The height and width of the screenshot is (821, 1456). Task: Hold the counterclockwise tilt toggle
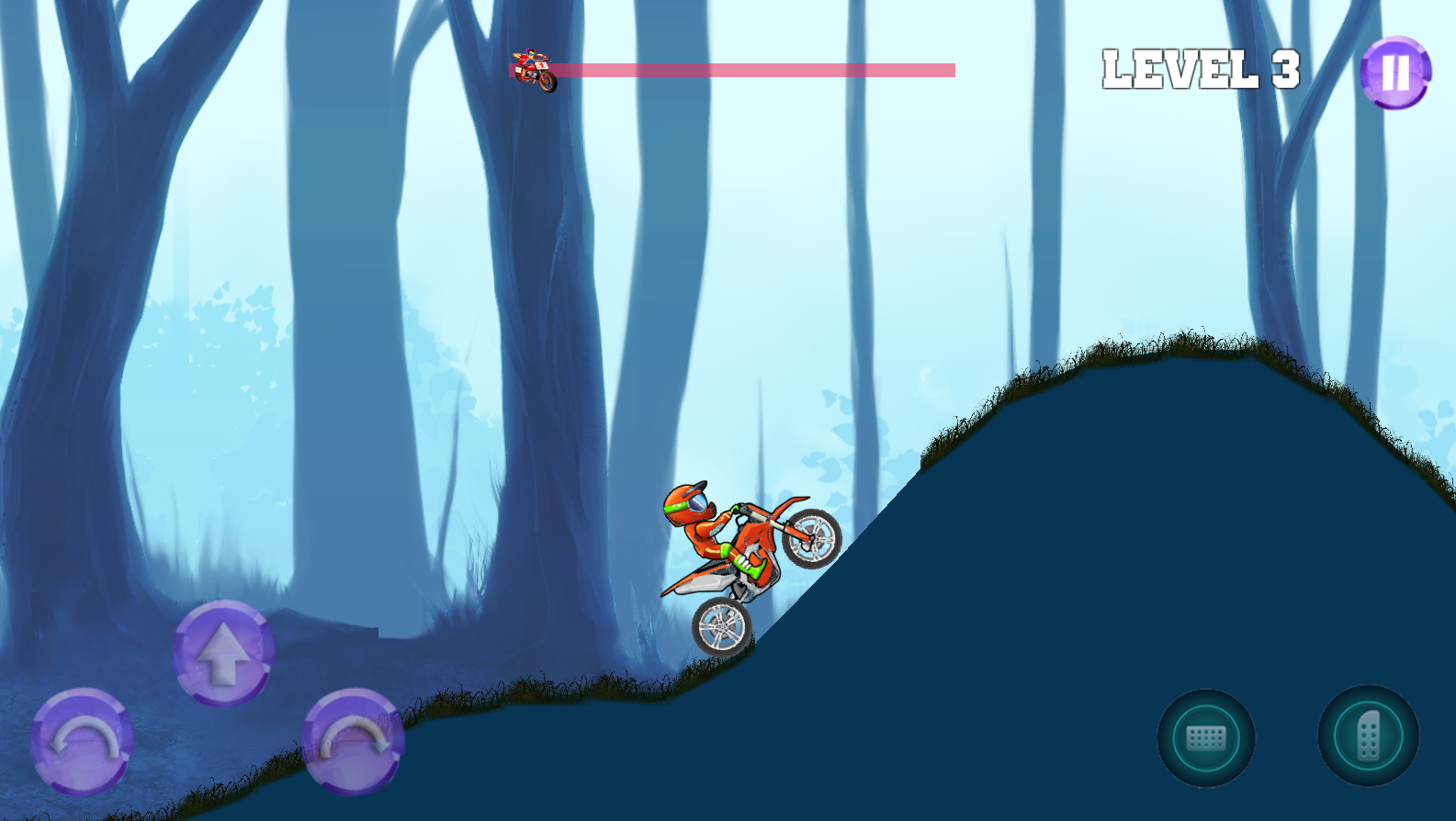[80, 744]
